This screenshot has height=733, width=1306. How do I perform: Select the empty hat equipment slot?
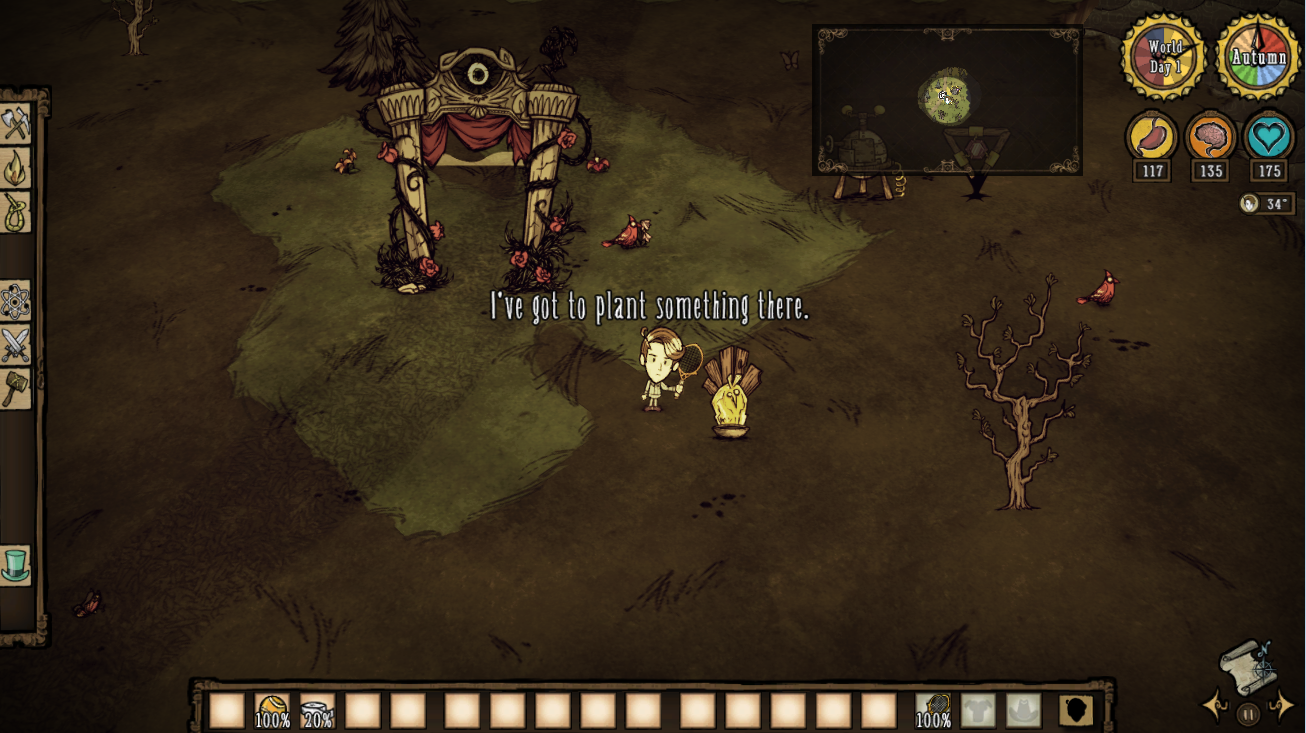(x=1023, y=710)
